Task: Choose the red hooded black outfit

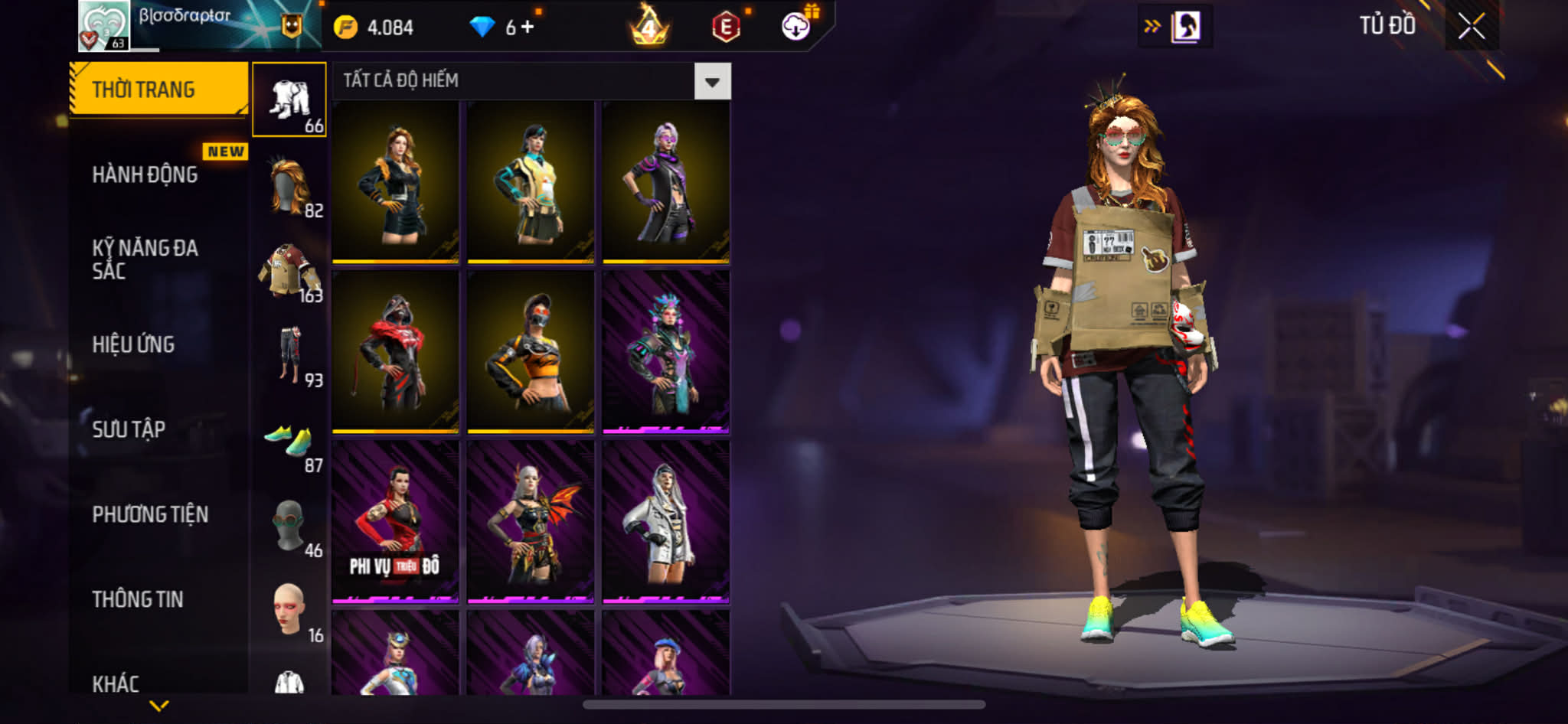Action: [395, 352]
